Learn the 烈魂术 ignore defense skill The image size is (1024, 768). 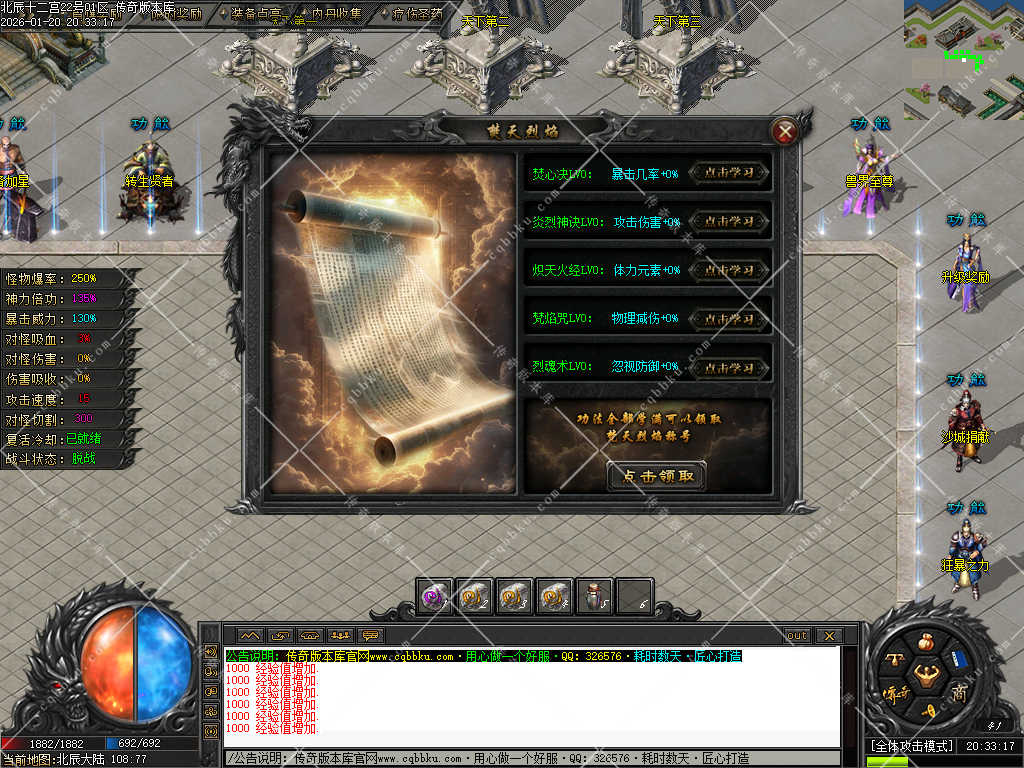[729, 366]
